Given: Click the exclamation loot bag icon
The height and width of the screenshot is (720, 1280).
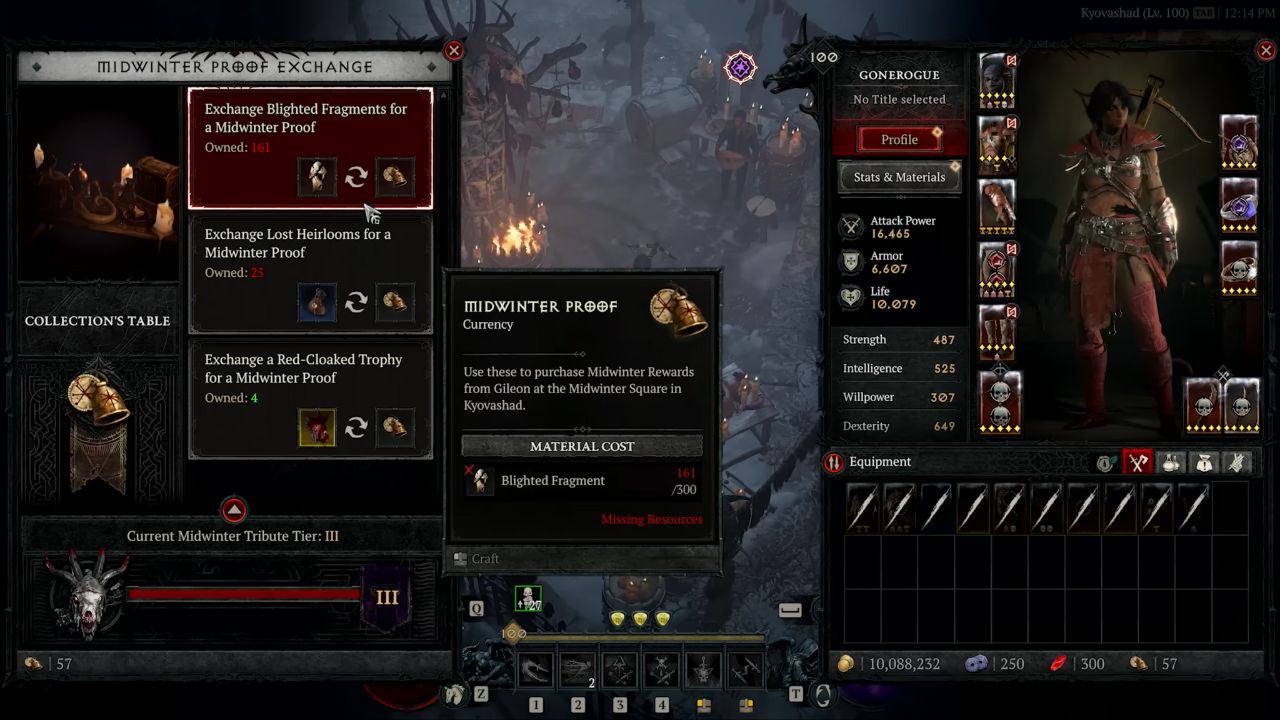Looking at the screenshot, I should coord(1203,462).
